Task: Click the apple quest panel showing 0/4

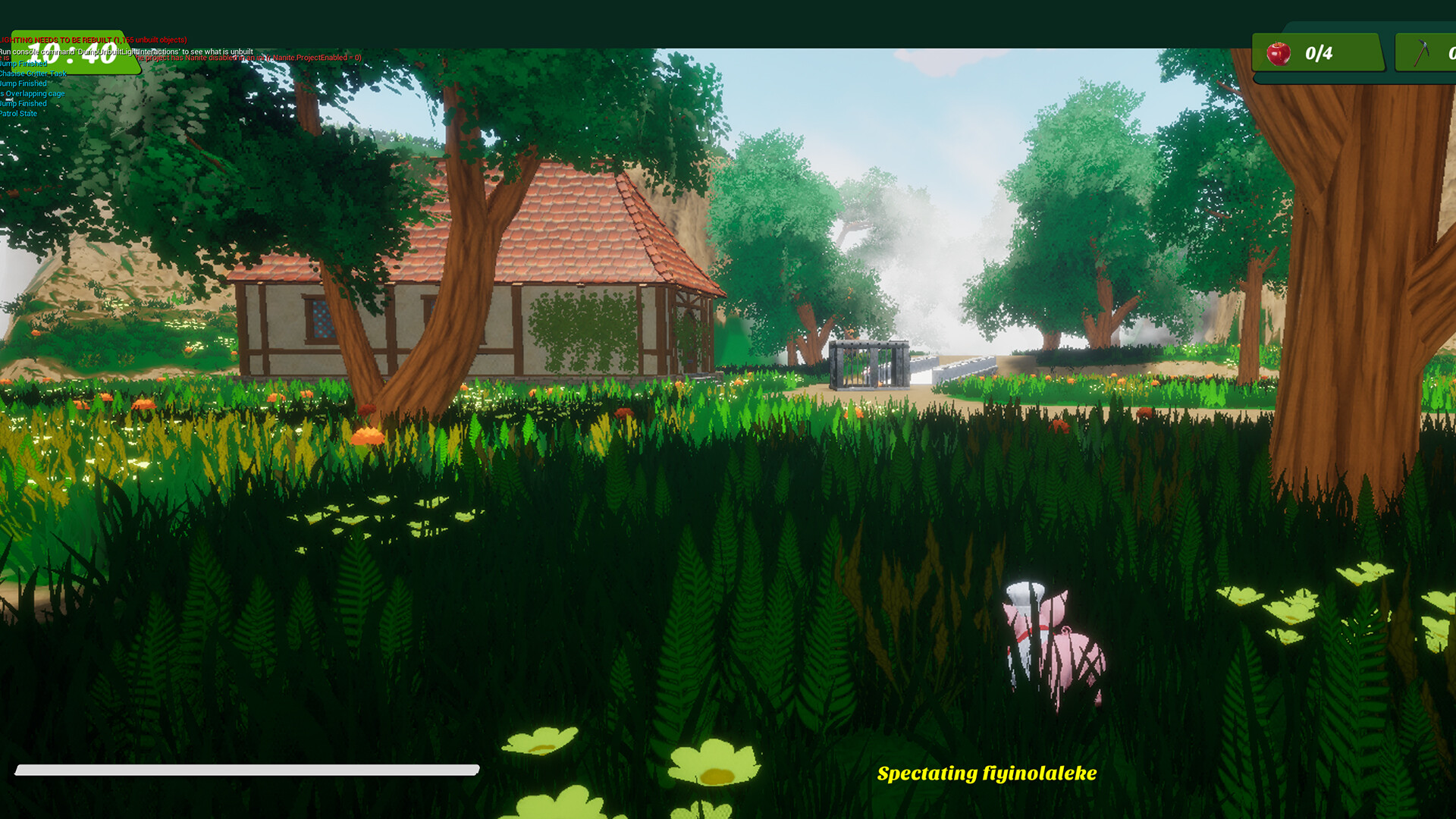Action: click(x=1318, y=52)
